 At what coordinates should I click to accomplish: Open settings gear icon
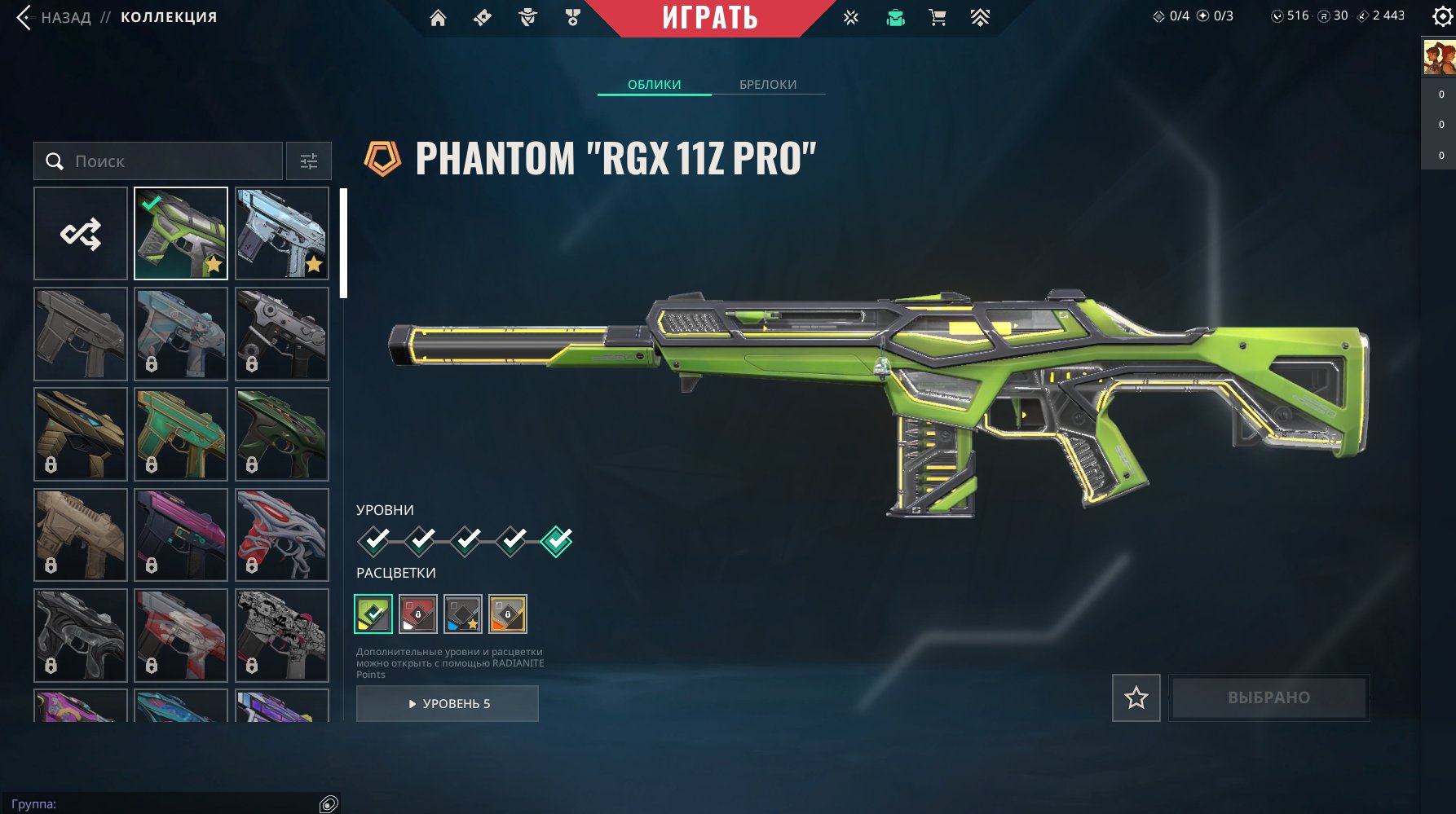point(1441,17)
